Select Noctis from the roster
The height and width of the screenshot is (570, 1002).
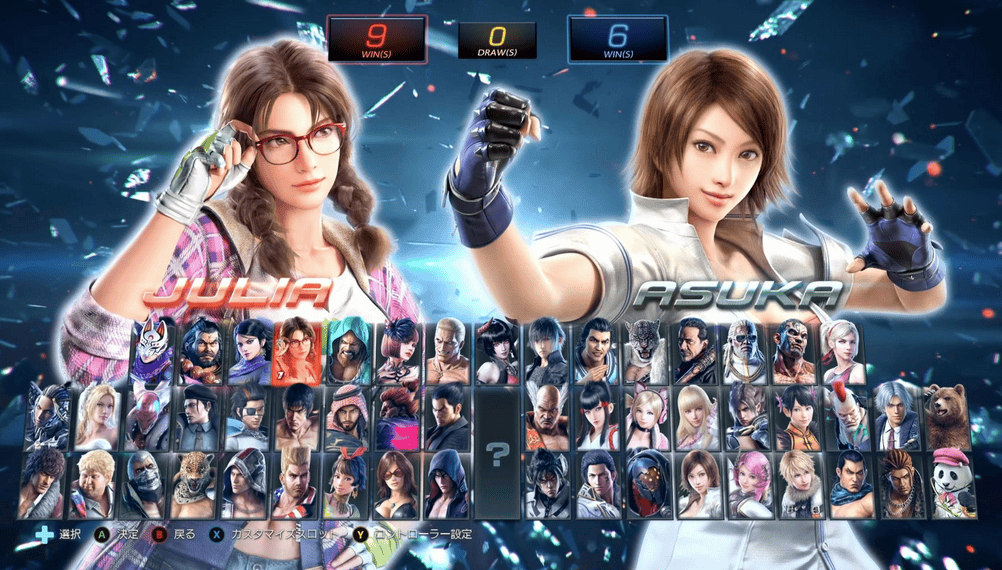pos(548,351)
